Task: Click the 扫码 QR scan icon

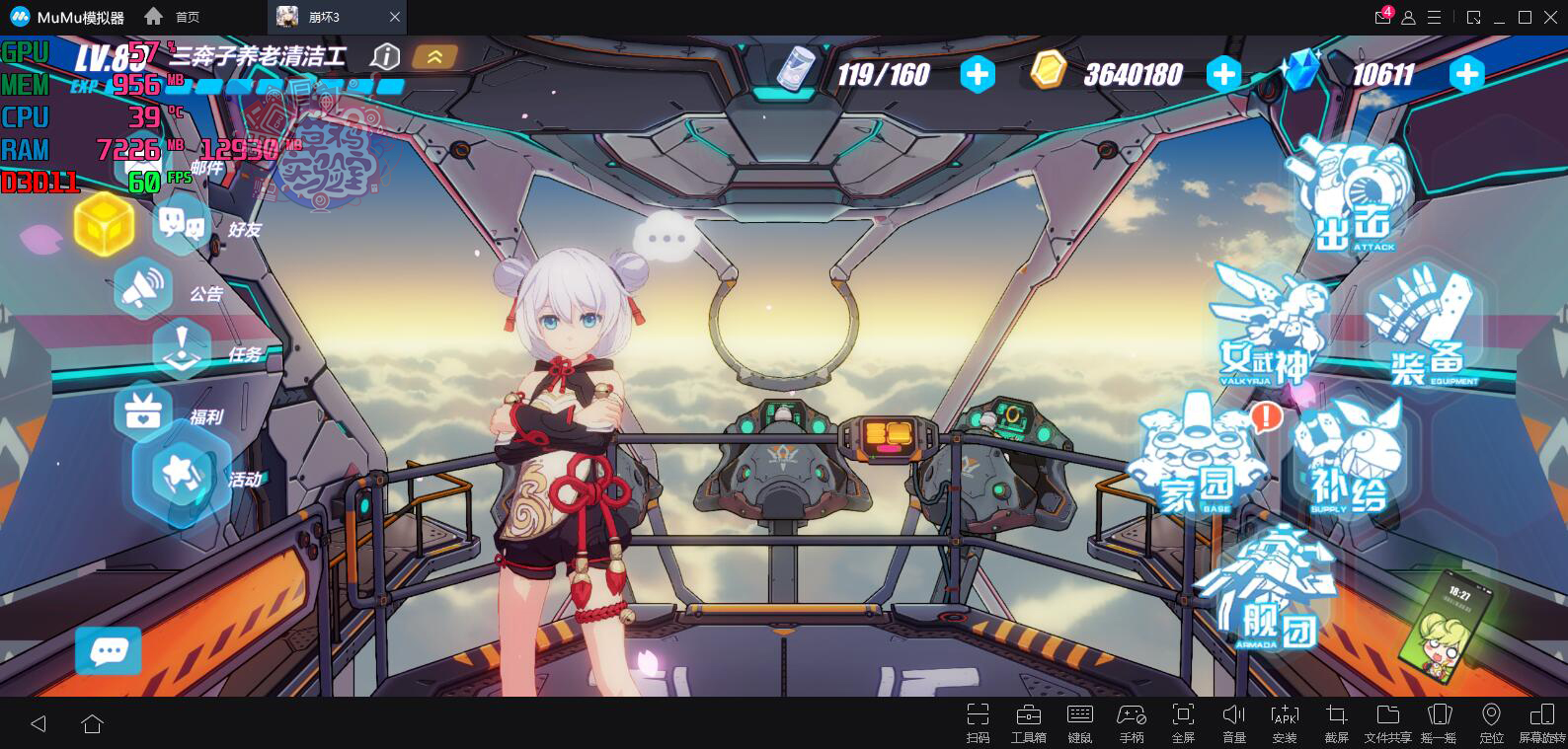Action: point(979,723)
